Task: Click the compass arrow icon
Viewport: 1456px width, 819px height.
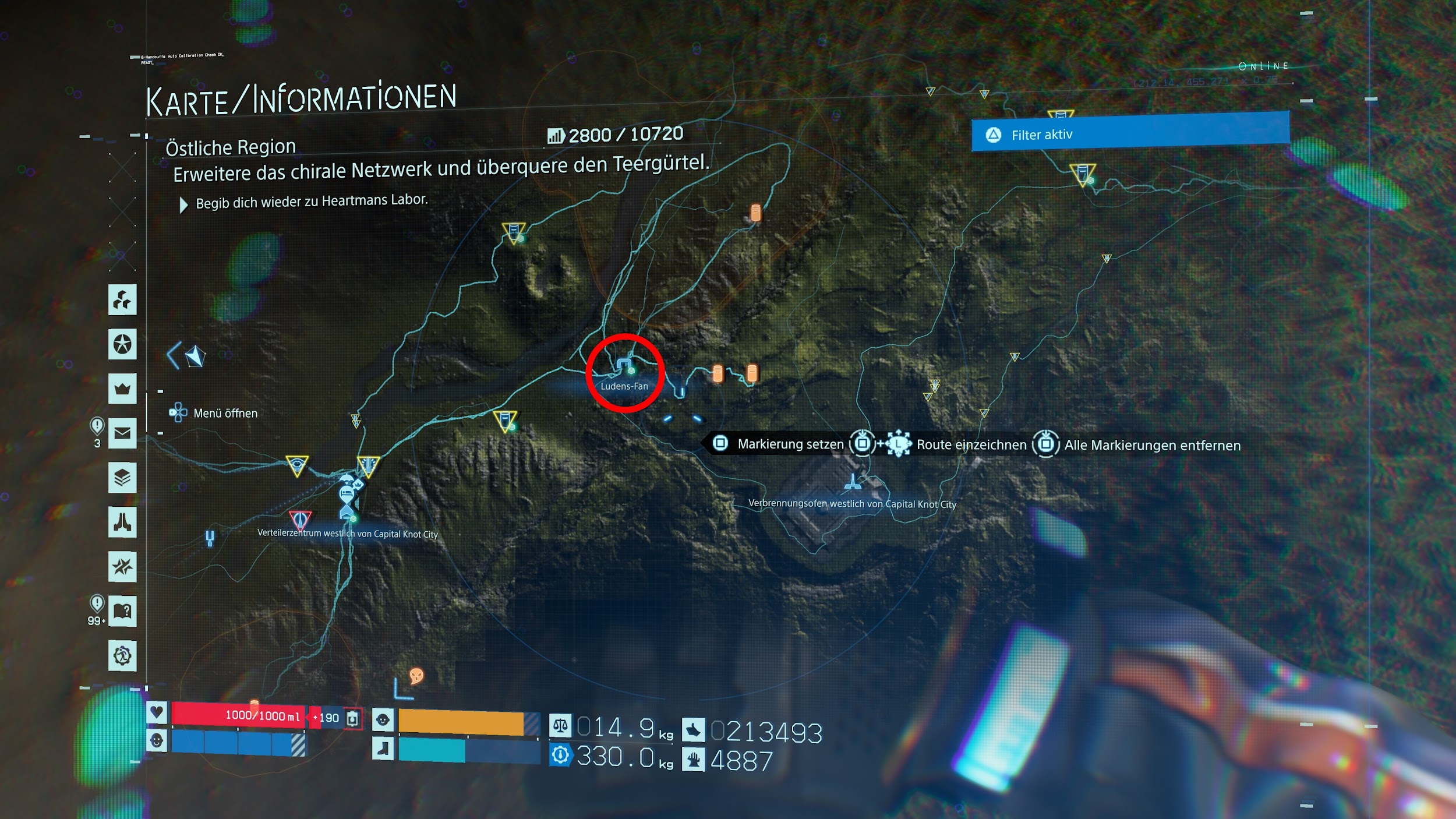Action: pos(195,356)
